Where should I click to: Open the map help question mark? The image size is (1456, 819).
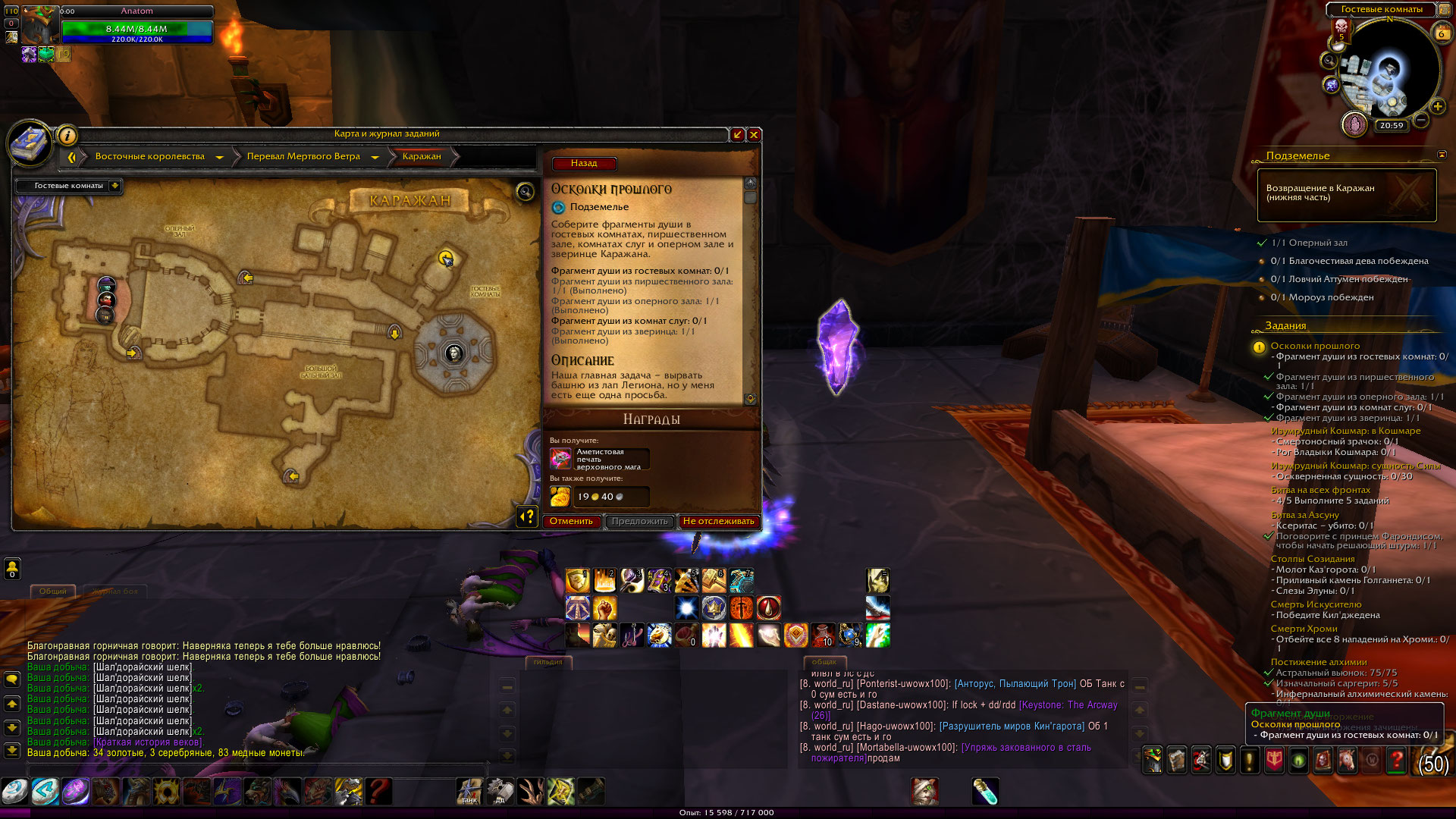(527, 516)
